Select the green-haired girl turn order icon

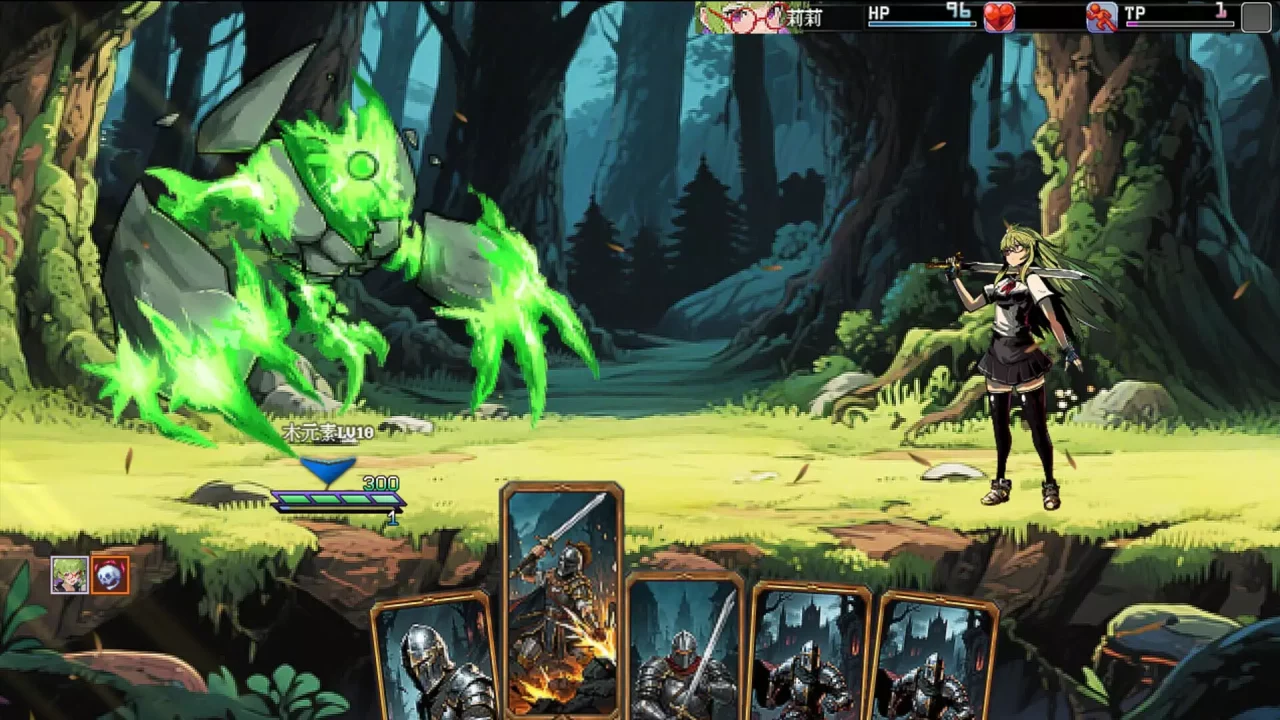point(69,575)
